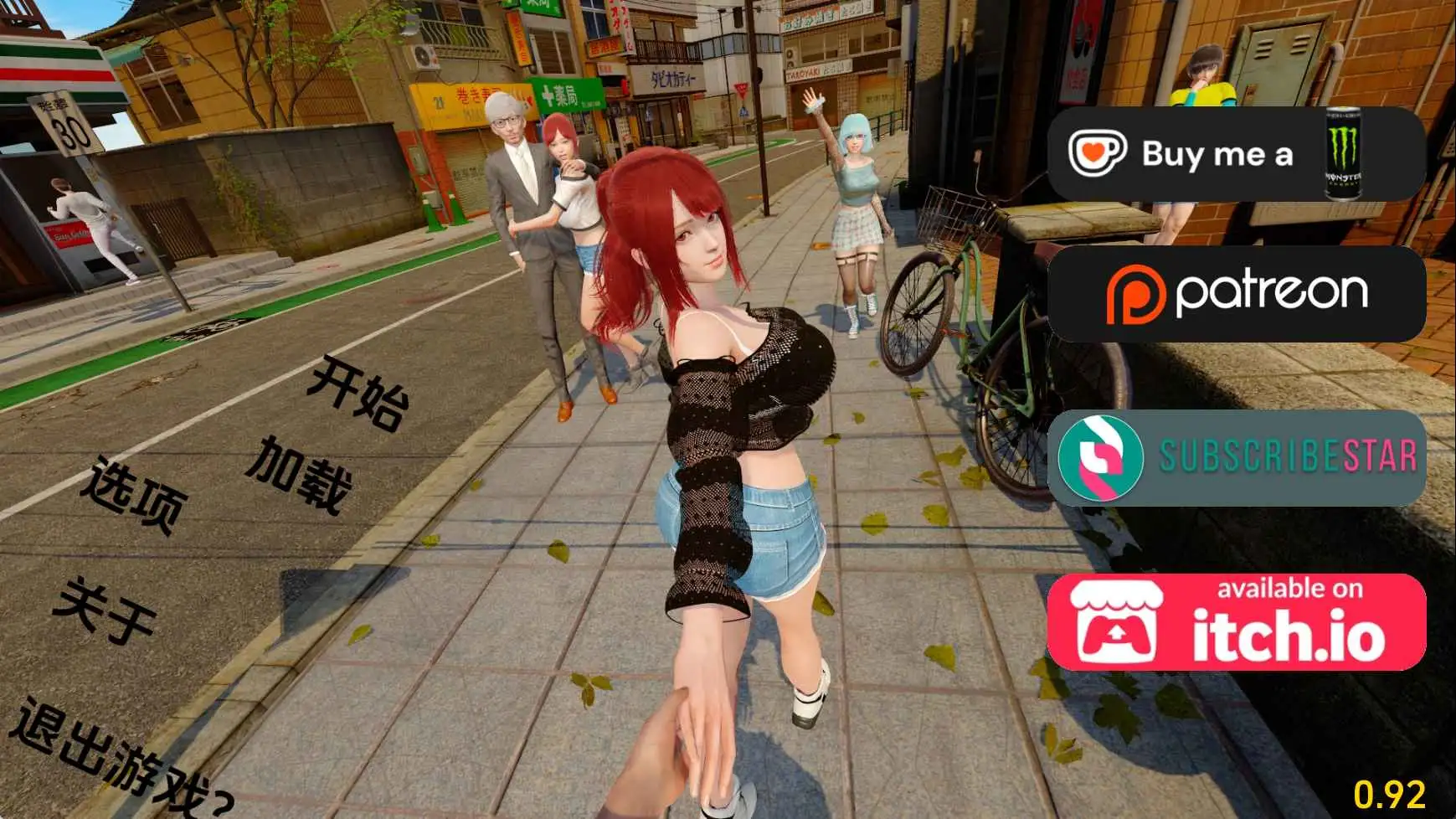Viewport: 1456px width, 819px height.
Task: Select the circular Patreon 'P' logo icon
Action: (1135, 292)
